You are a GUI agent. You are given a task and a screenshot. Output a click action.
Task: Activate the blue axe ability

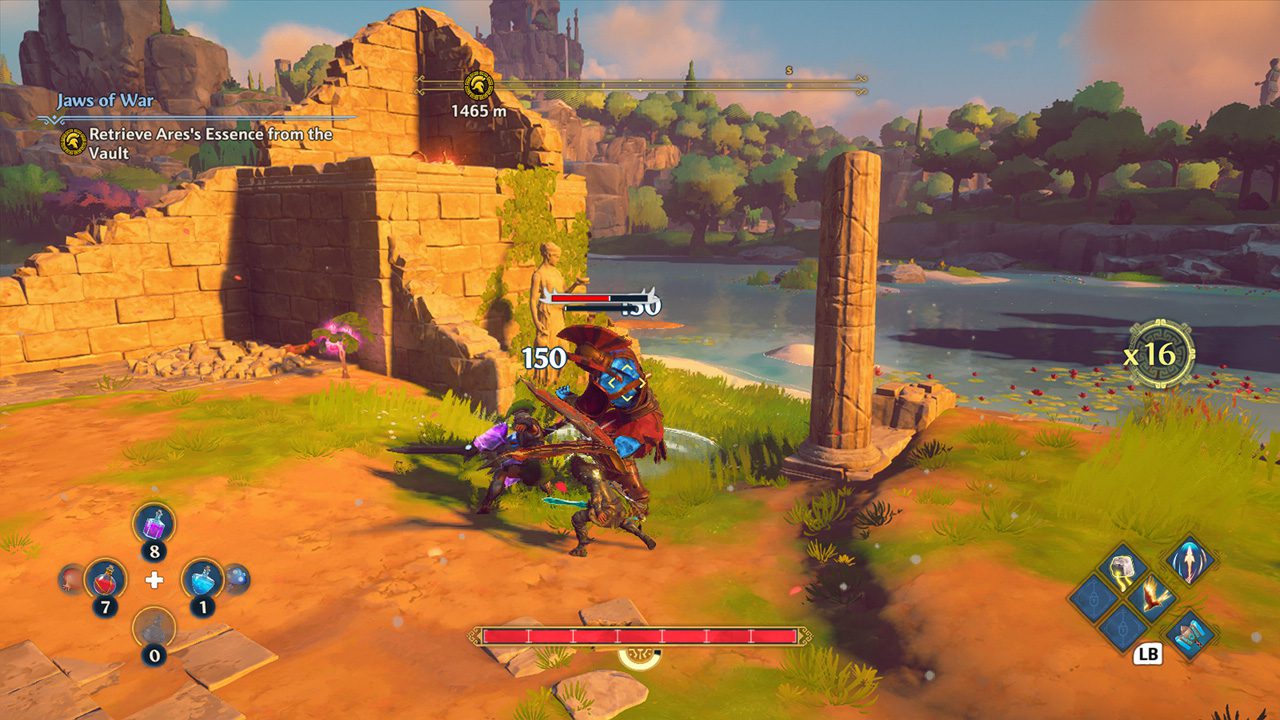pyautogui.click(x=1189, y=634)
